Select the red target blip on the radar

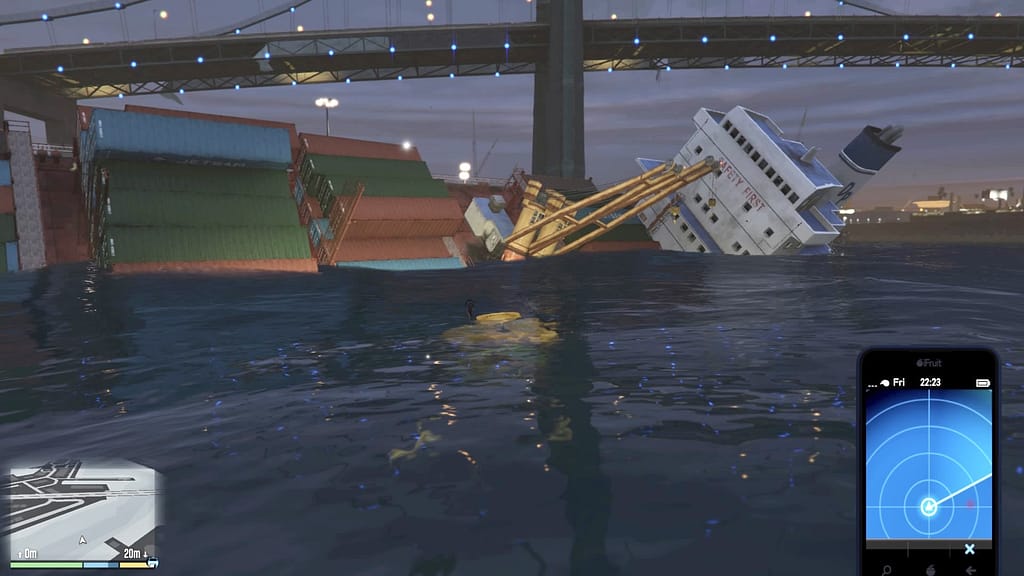(x=969, y=503)
